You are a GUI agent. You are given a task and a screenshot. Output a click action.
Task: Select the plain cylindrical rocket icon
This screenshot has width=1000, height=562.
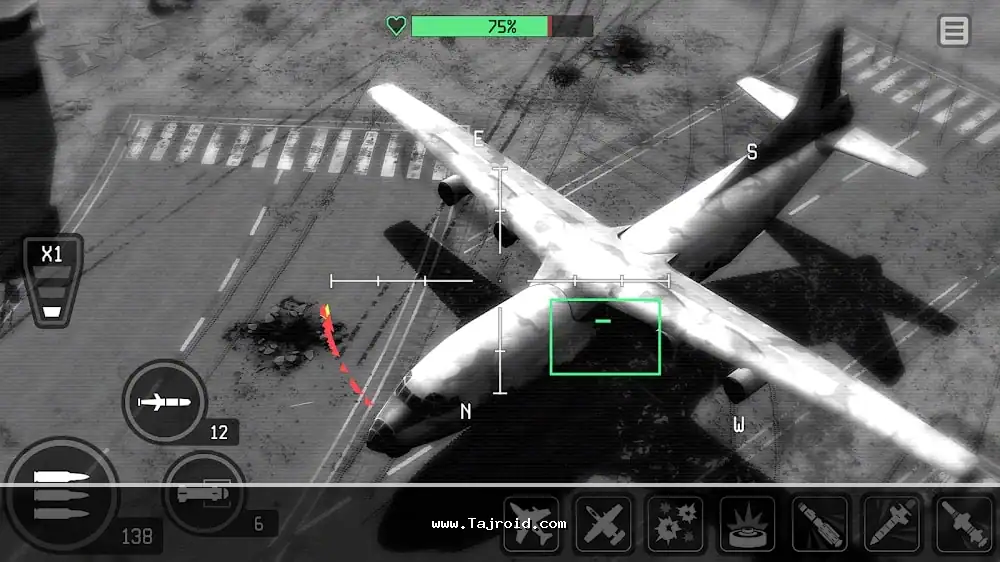[x=820, y=524]
